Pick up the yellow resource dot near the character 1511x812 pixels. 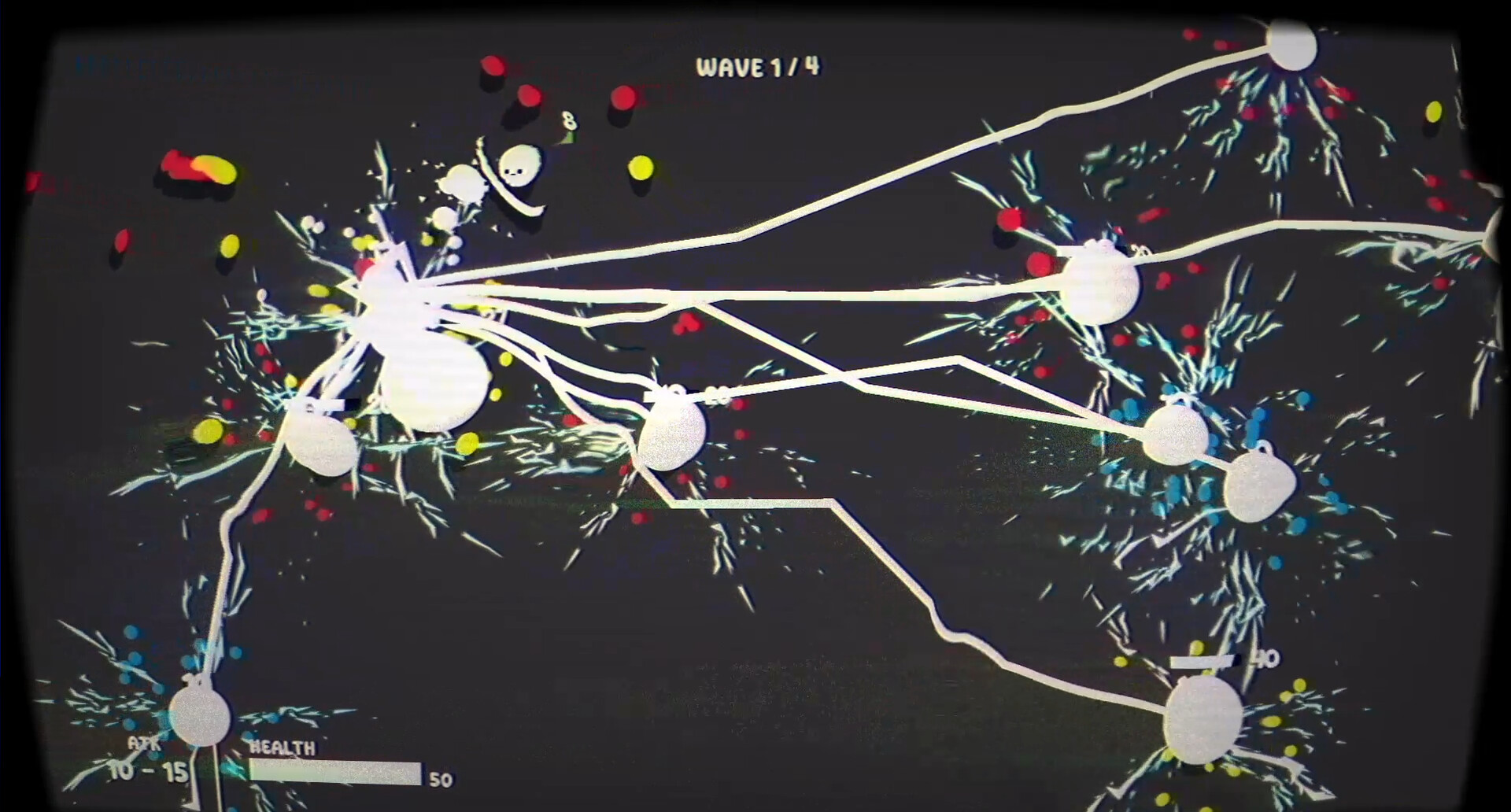coord(639,168)
